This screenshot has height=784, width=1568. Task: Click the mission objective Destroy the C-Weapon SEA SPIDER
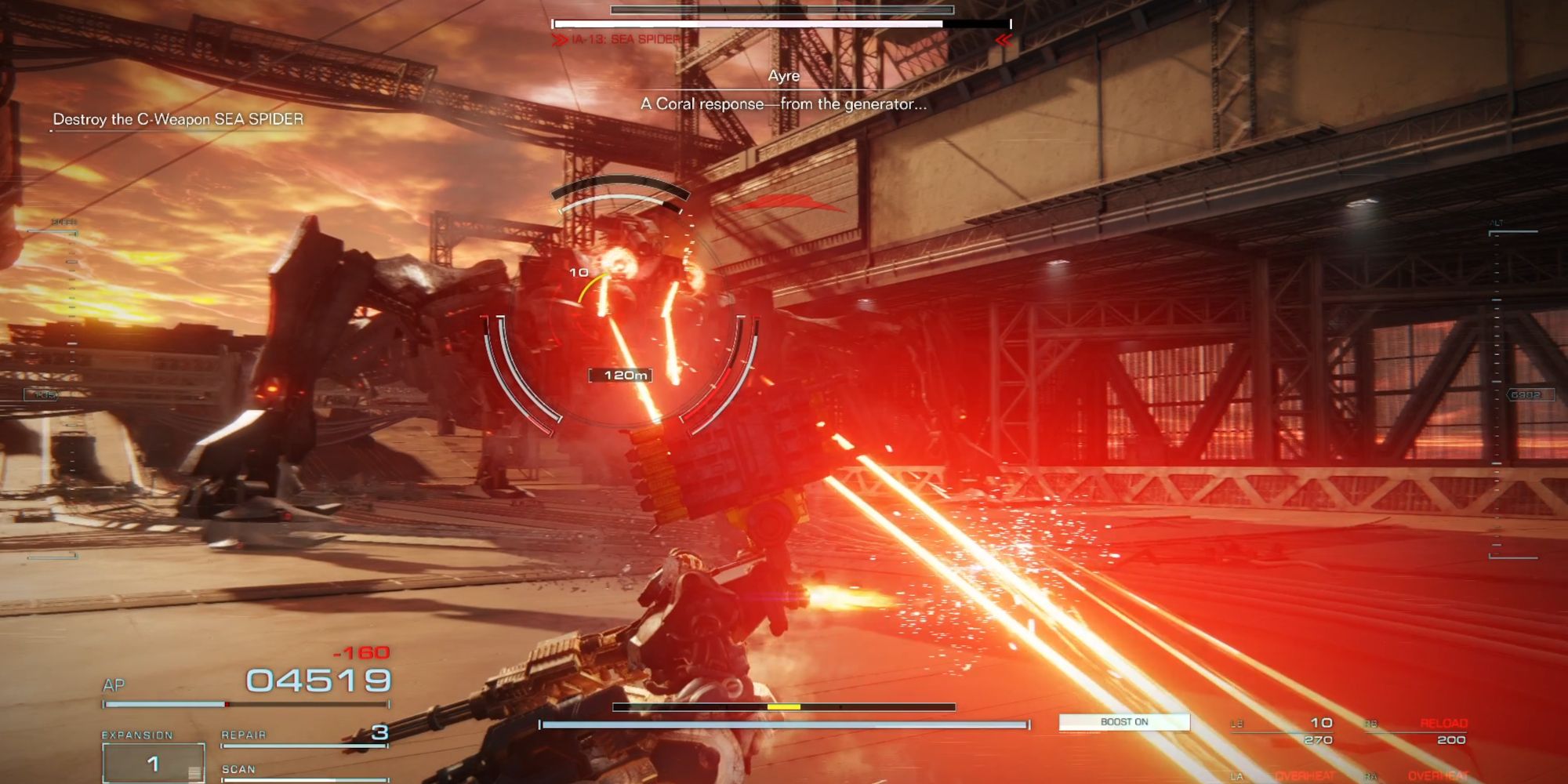click(x=177, y=119)
